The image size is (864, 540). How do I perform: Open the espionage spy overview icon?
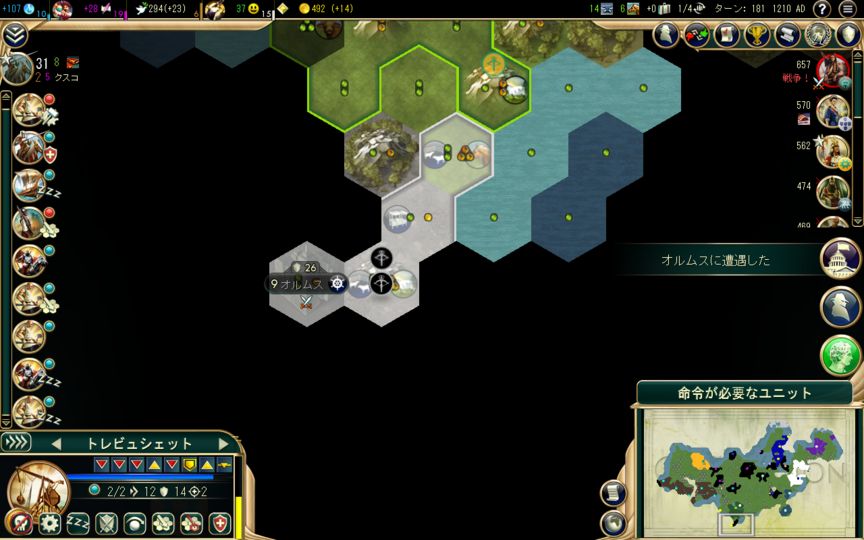(x=819, y=35)
